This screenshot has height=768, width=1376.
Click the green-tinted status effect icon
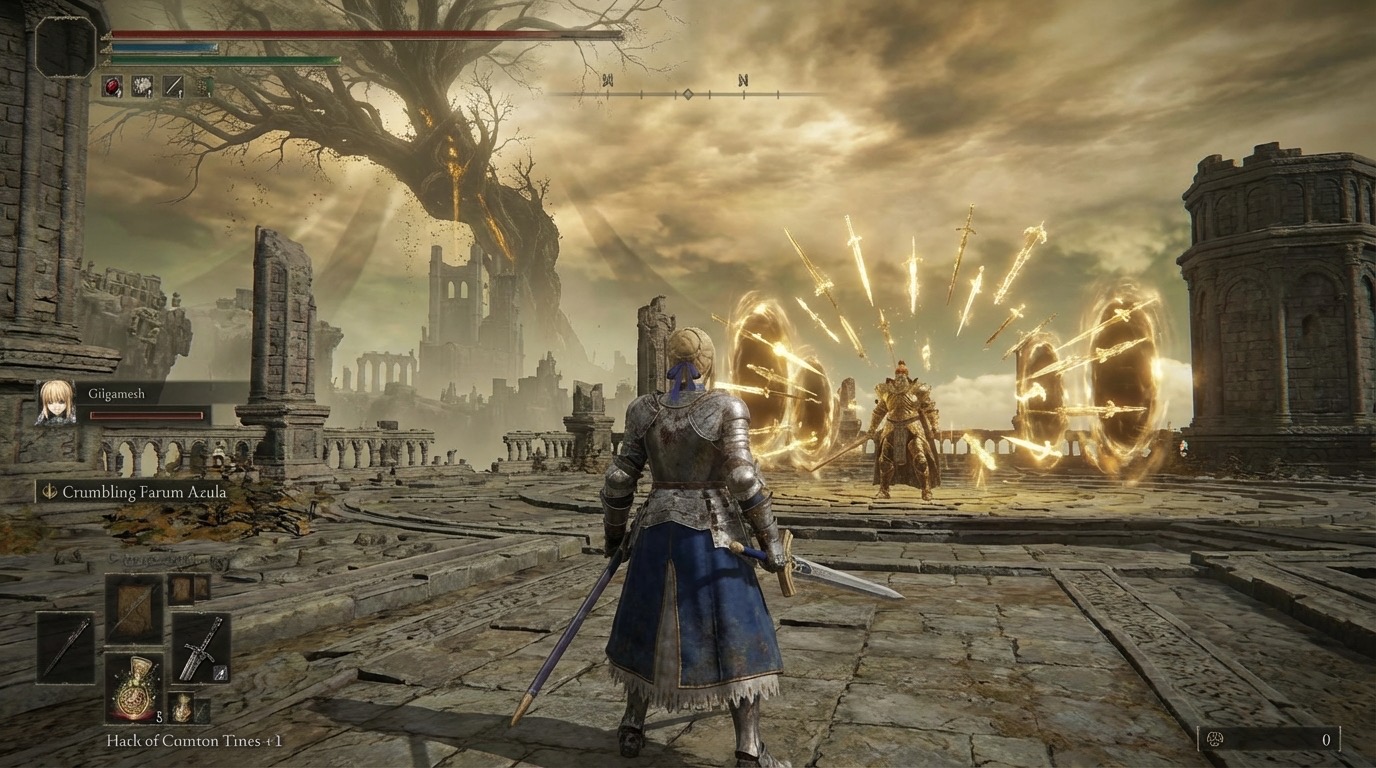point(202,87)
